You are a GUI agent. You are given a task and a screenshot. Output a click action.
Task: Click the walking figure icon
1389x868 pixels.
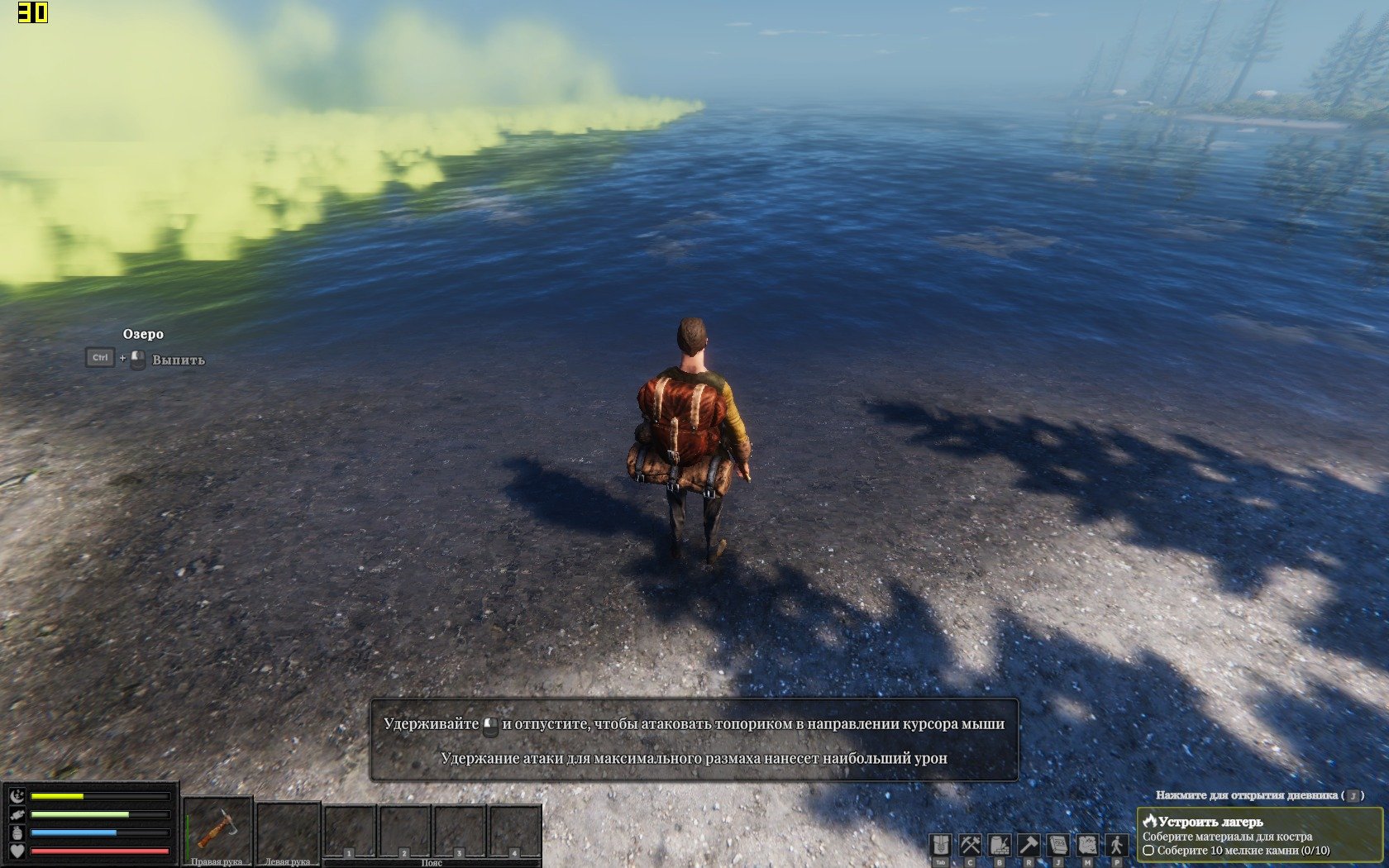click(1117, 845)
